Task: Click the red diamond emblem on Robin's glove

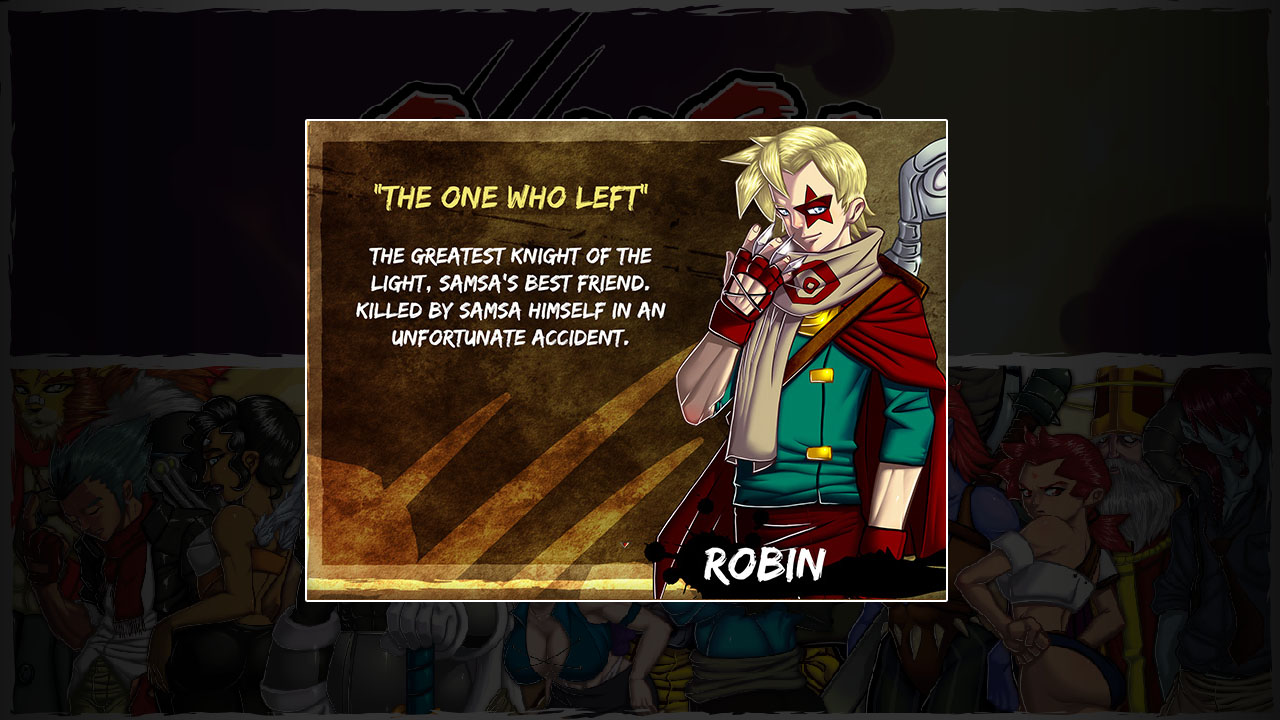Action: [812, 285]
